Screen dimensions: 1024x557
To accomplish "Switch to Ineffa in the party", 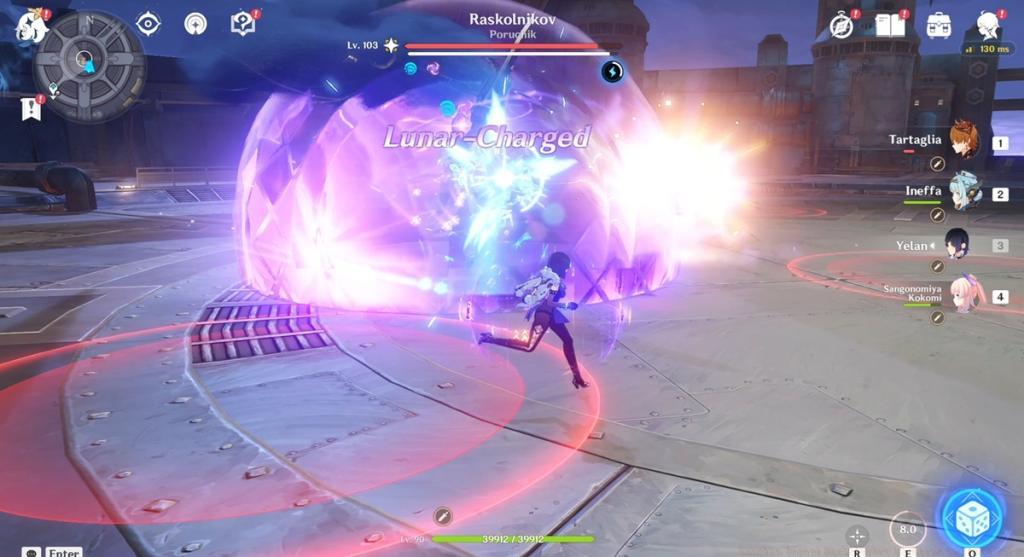I will pyautogui.click(x=964, y=191).
